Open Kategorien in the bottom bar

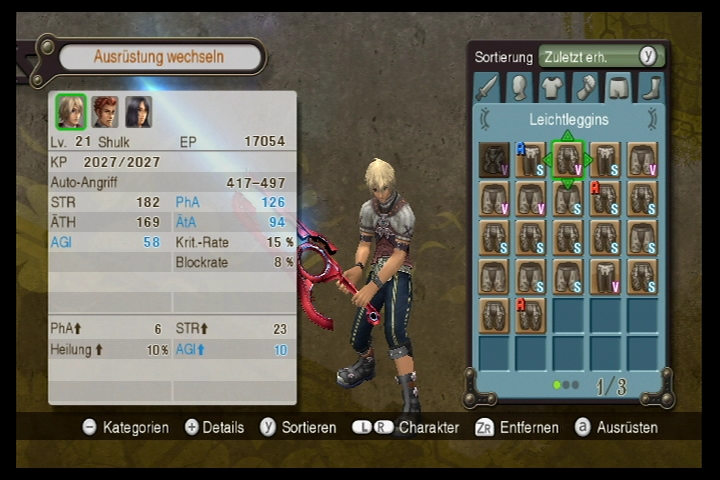(x=125, y=427)
